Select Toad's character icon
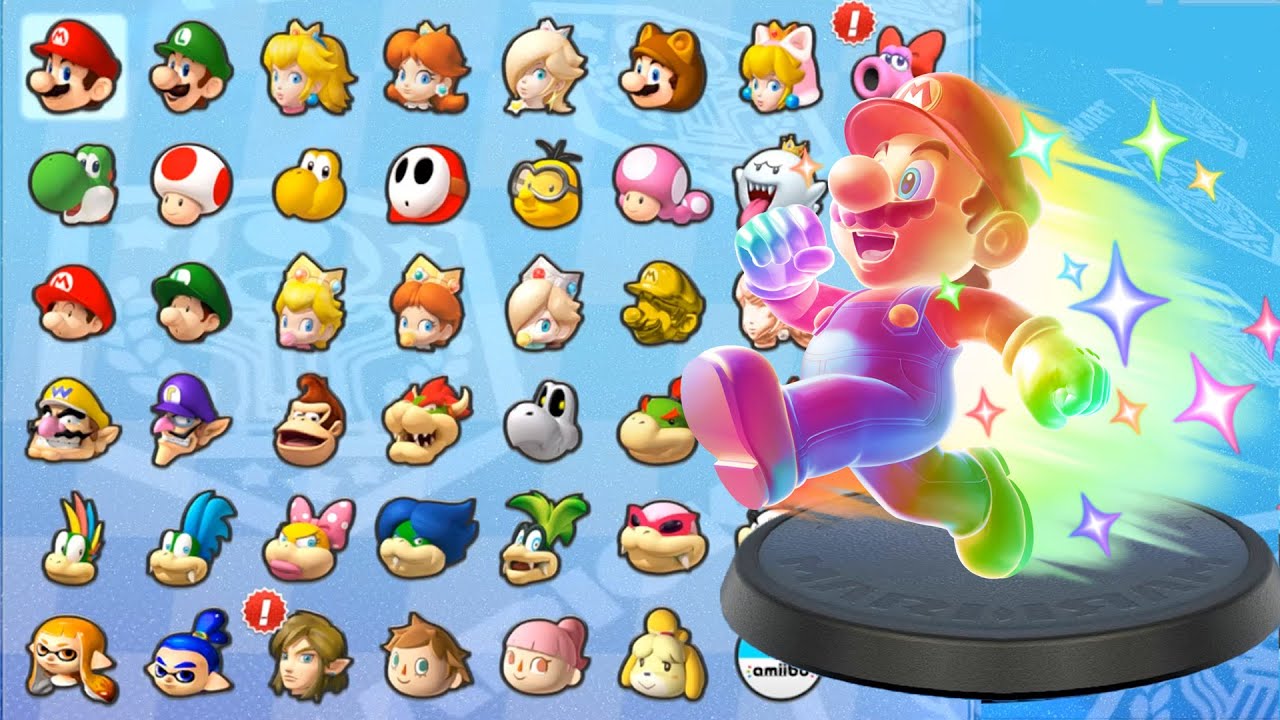 click(x=186, y=186)
